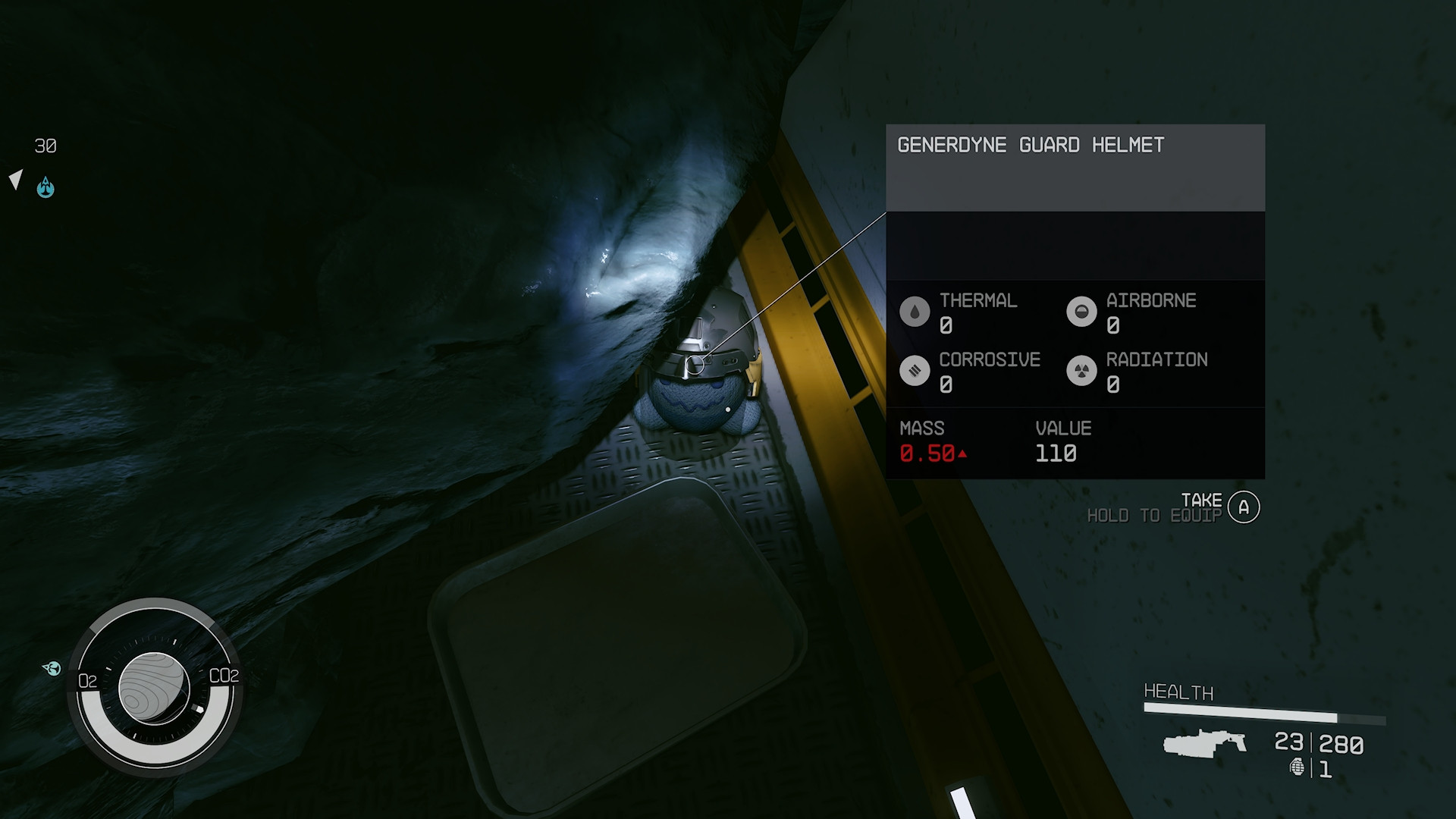Click the grenade icon near ammo
1456x819 pixels.
coord(1298,768)
